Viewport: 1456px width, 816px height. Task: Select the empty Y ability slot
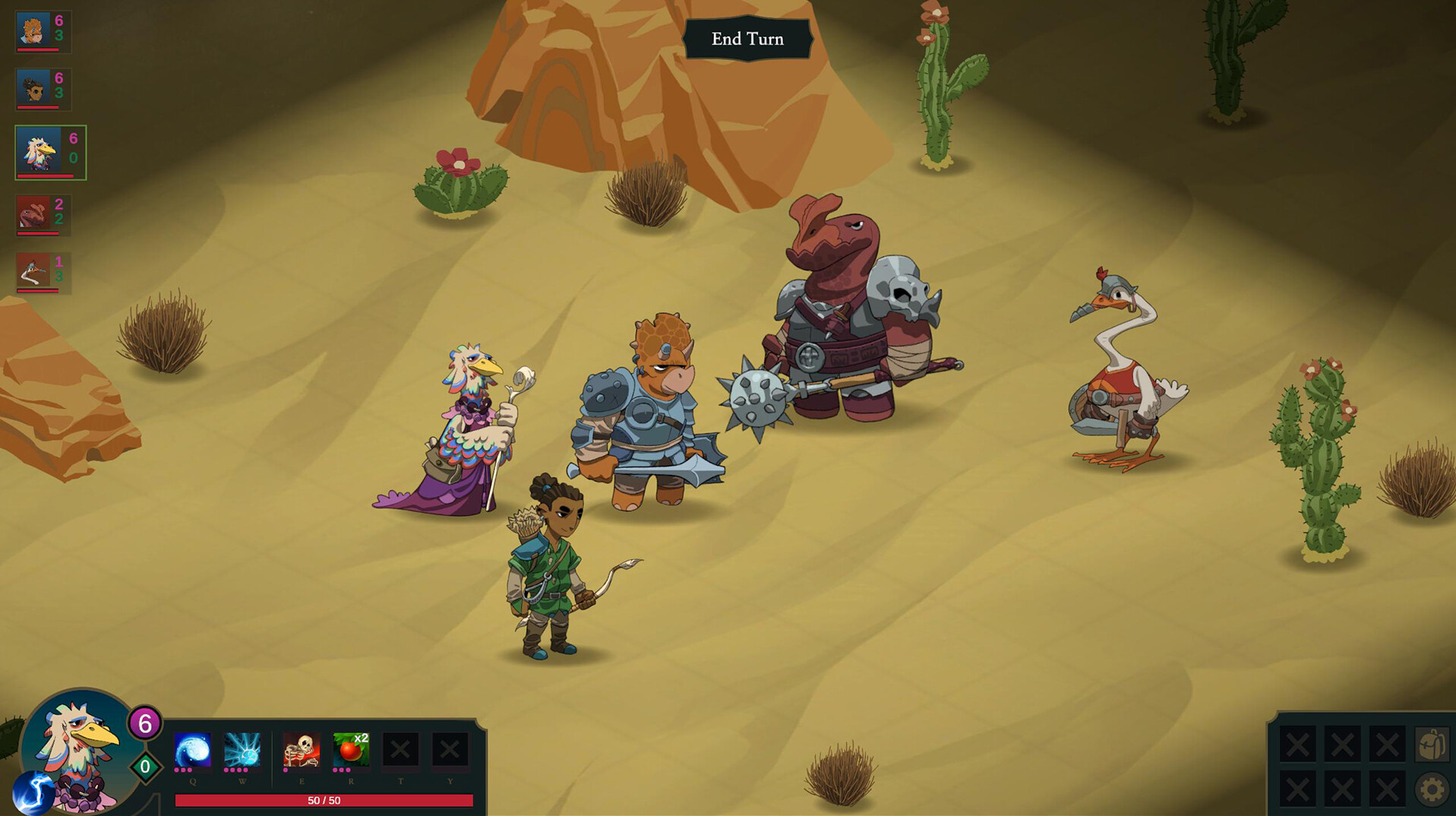[x=450, y=751]
